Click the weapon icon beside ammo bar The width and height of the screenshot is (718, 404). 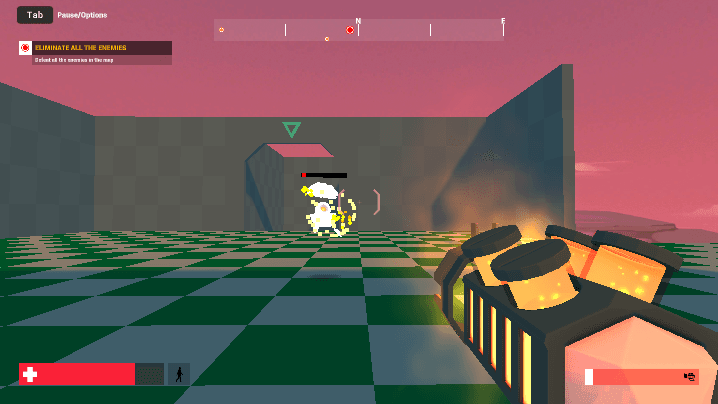pyautogui.click(x=689, y=376)
